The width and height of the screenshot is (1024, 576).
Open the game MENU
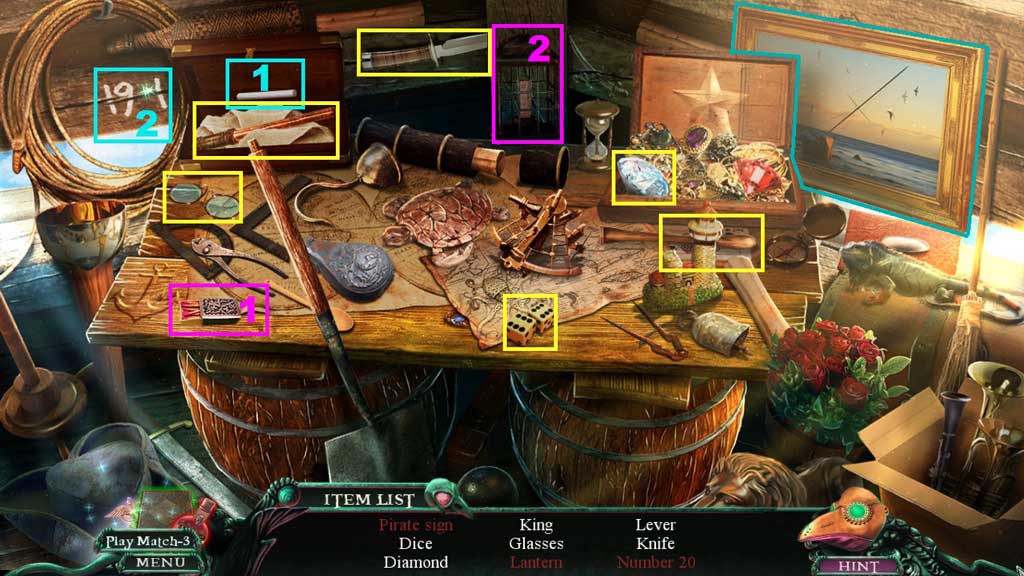pos(154,563)
